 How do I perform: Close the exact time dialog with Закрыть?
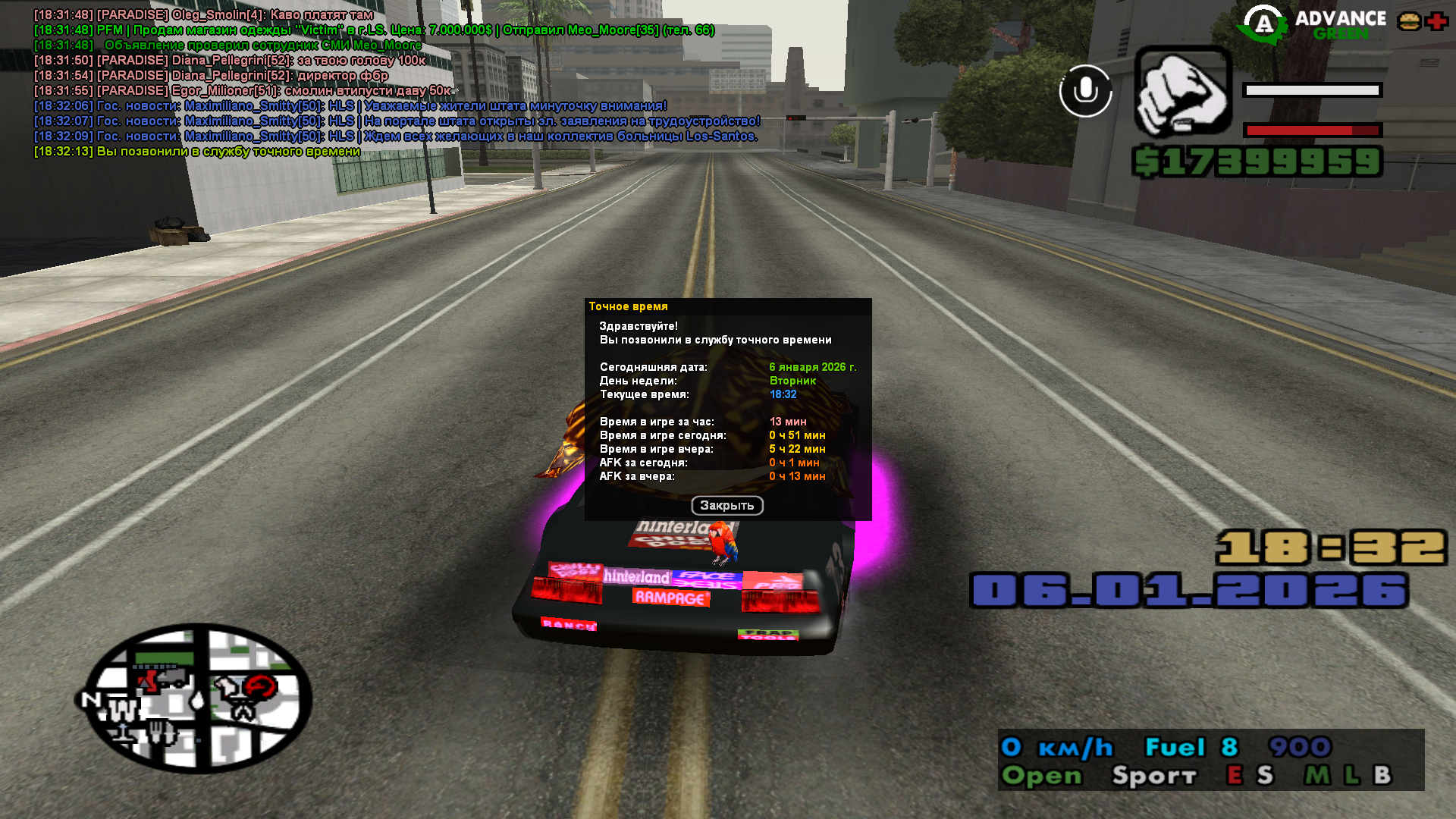pos(726,505)
